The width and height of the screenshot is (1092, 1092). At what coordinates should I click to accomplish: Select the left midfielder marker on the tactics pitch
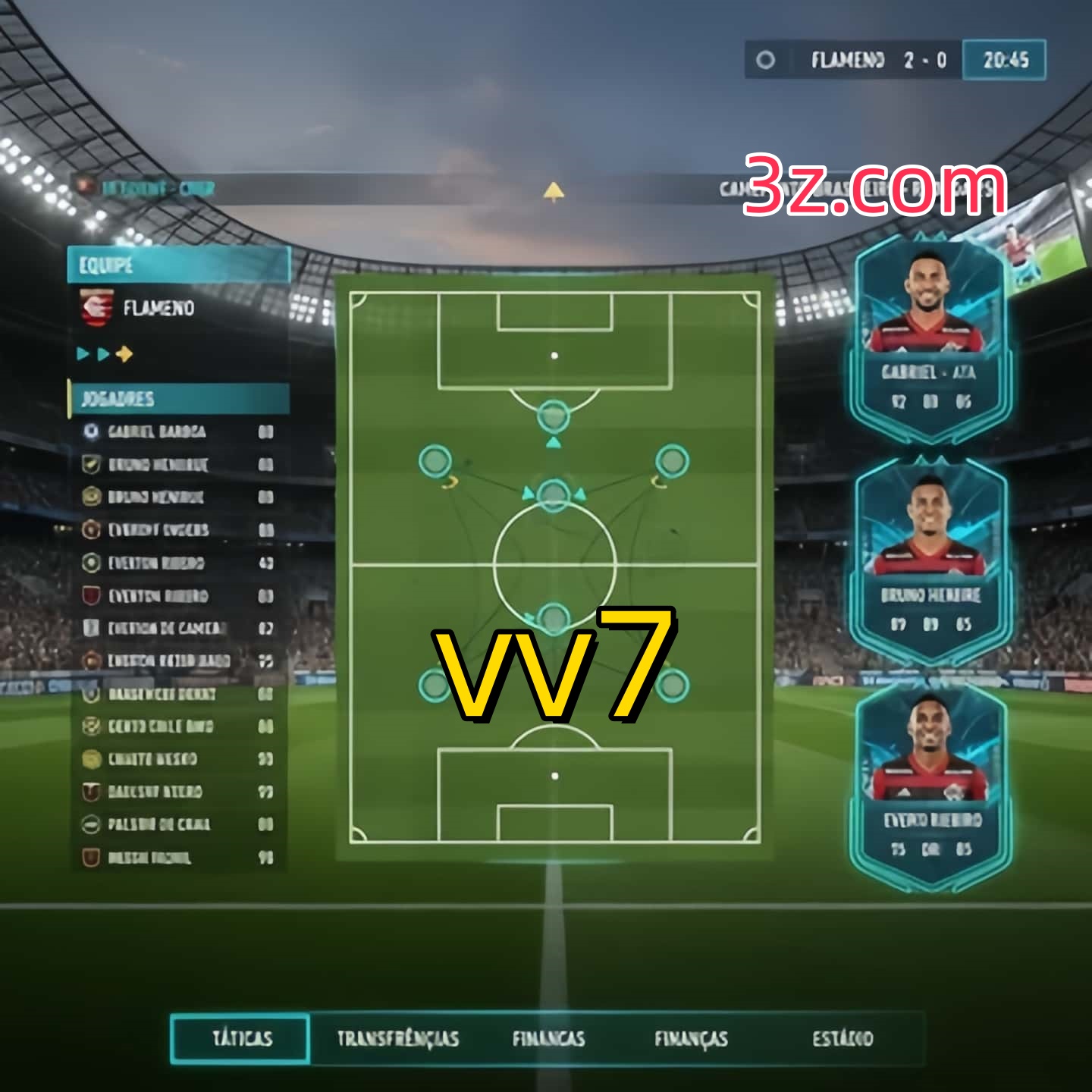coord(436,459)
